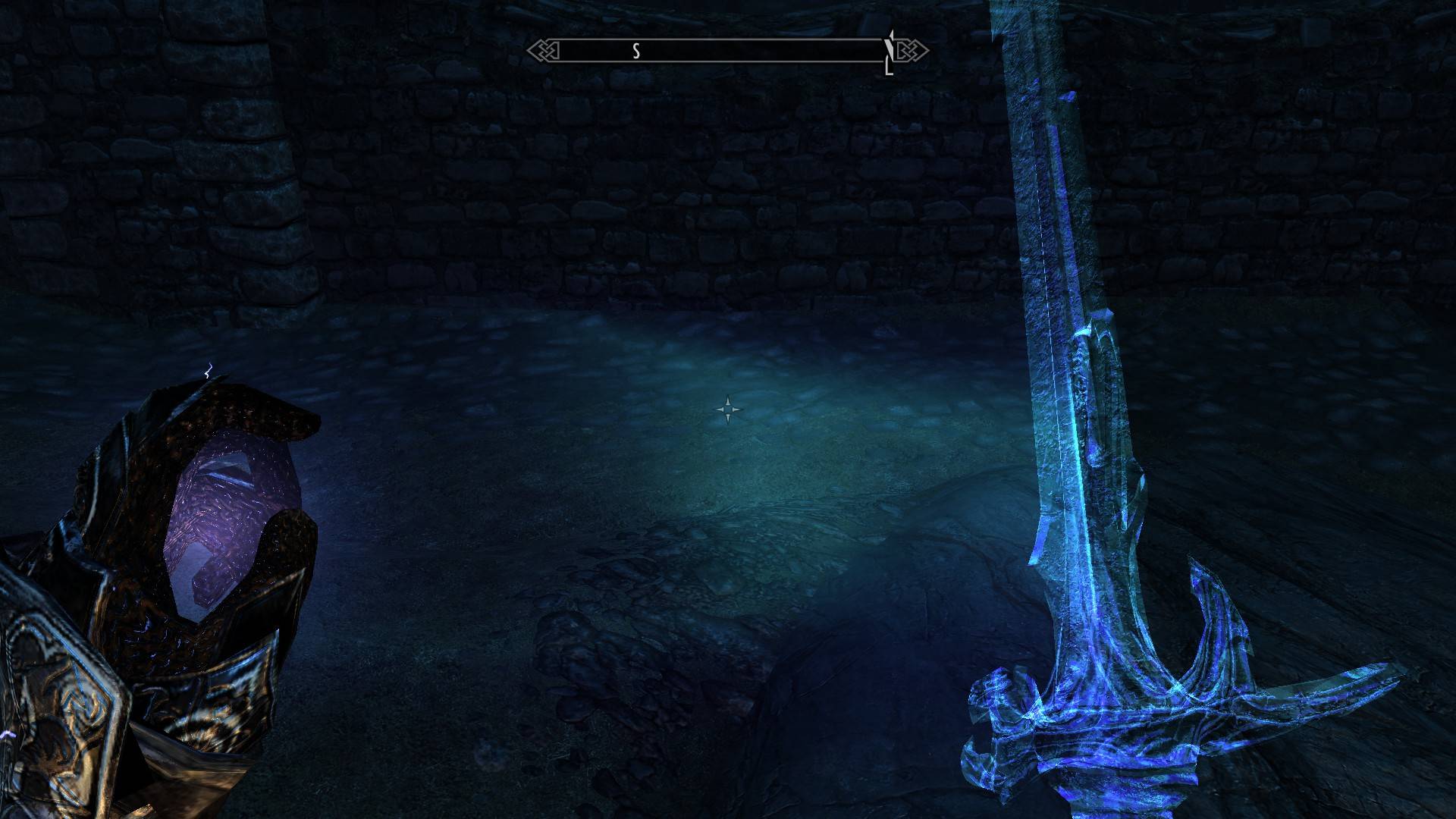1456x819 pixels.
Task: Click the compass bar on the HUD
Action: pos(726,51)
